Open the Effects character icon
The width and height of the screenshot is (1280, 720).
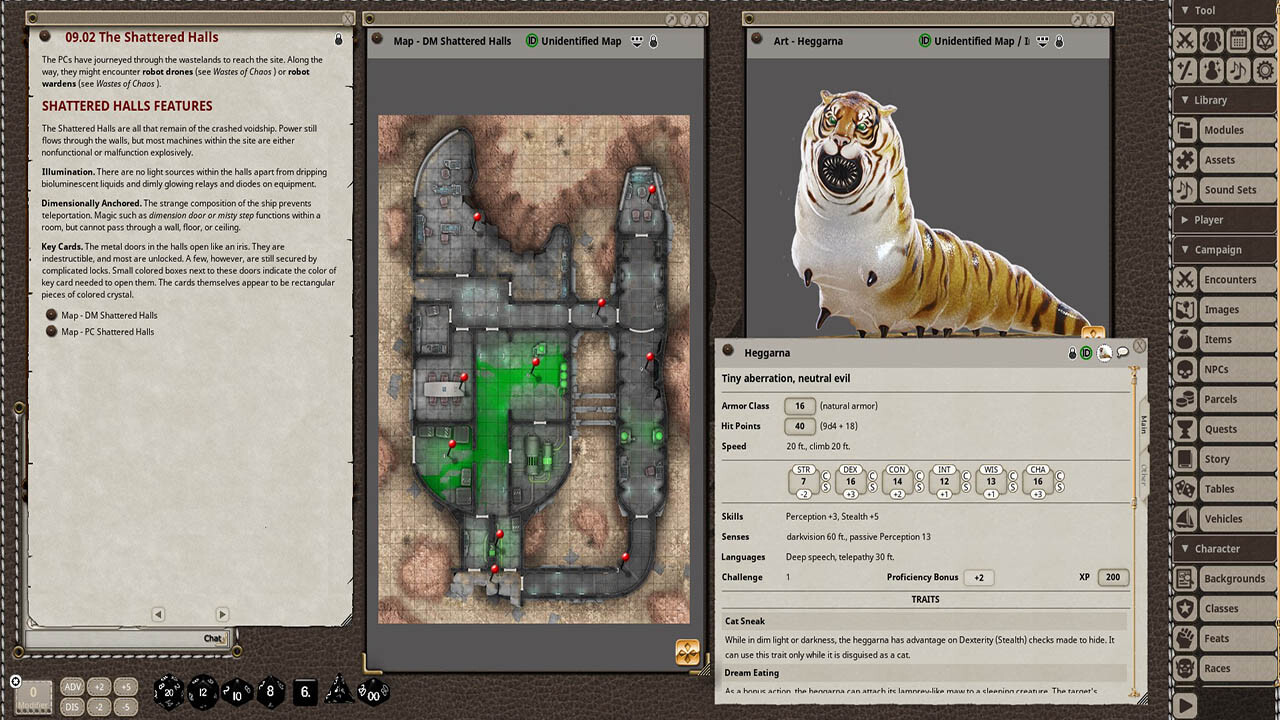pyautogui.click(x=1213, y=70)
